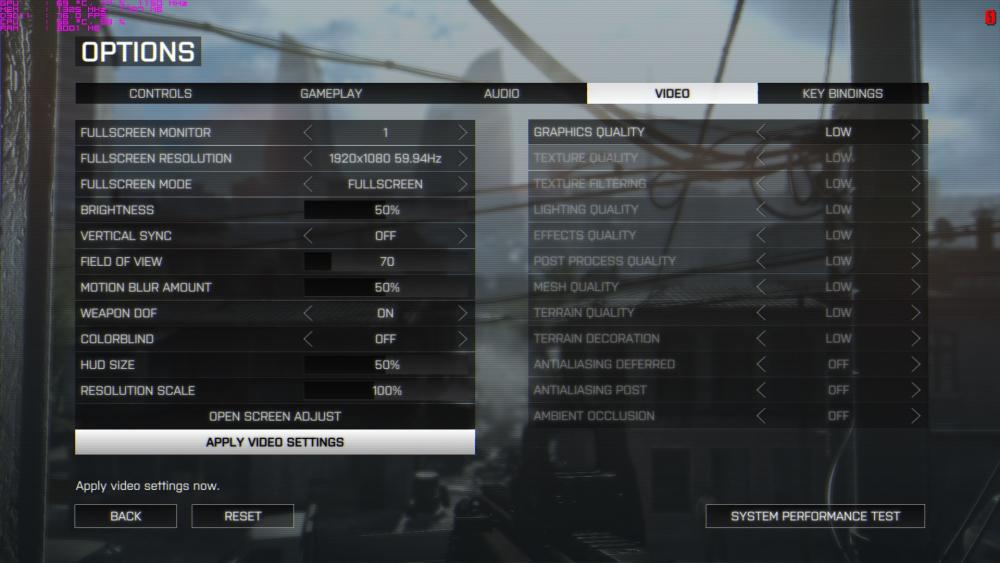Switch to the Key Bindings tab
Image resolution: width=1000 pixels, height=563 pixels.
842,94
